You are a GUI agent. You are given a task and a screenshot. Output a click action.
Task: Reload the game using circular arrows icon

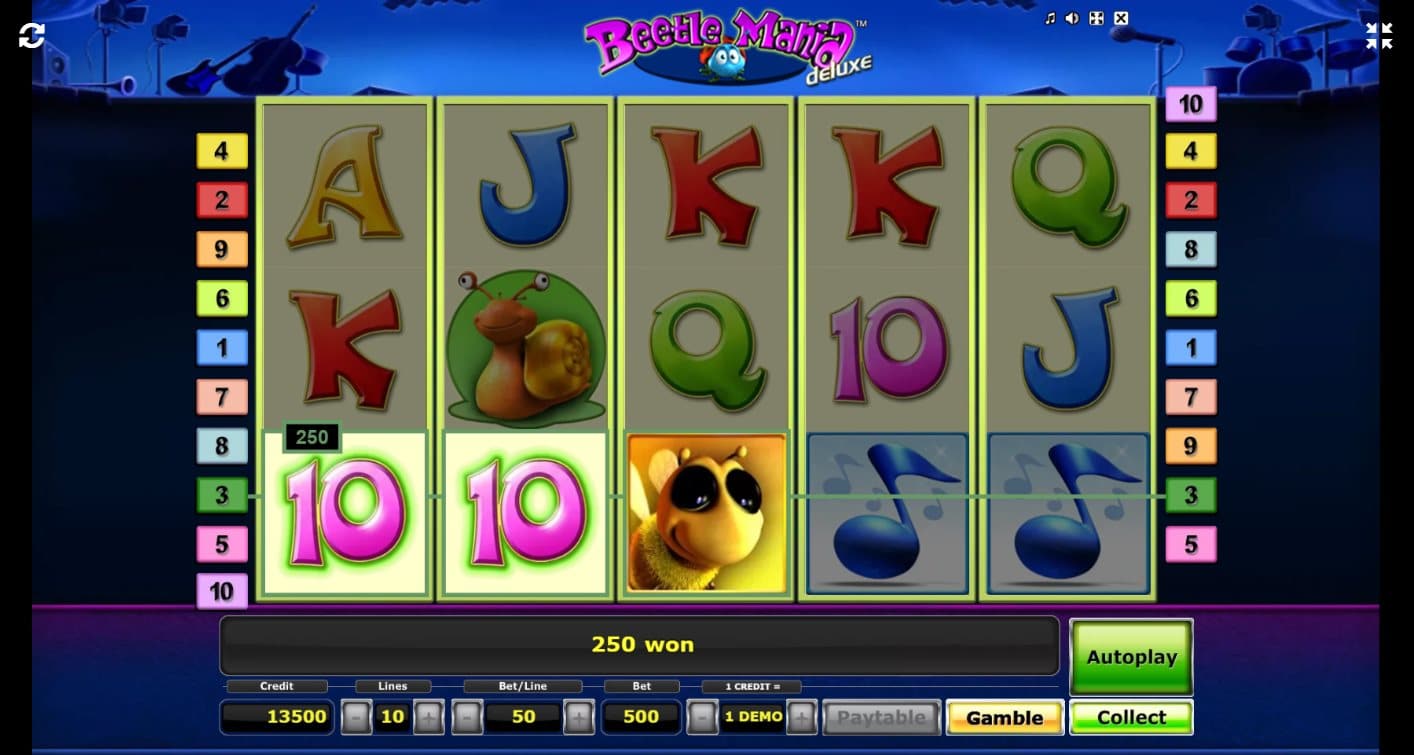tap(32, 34)
